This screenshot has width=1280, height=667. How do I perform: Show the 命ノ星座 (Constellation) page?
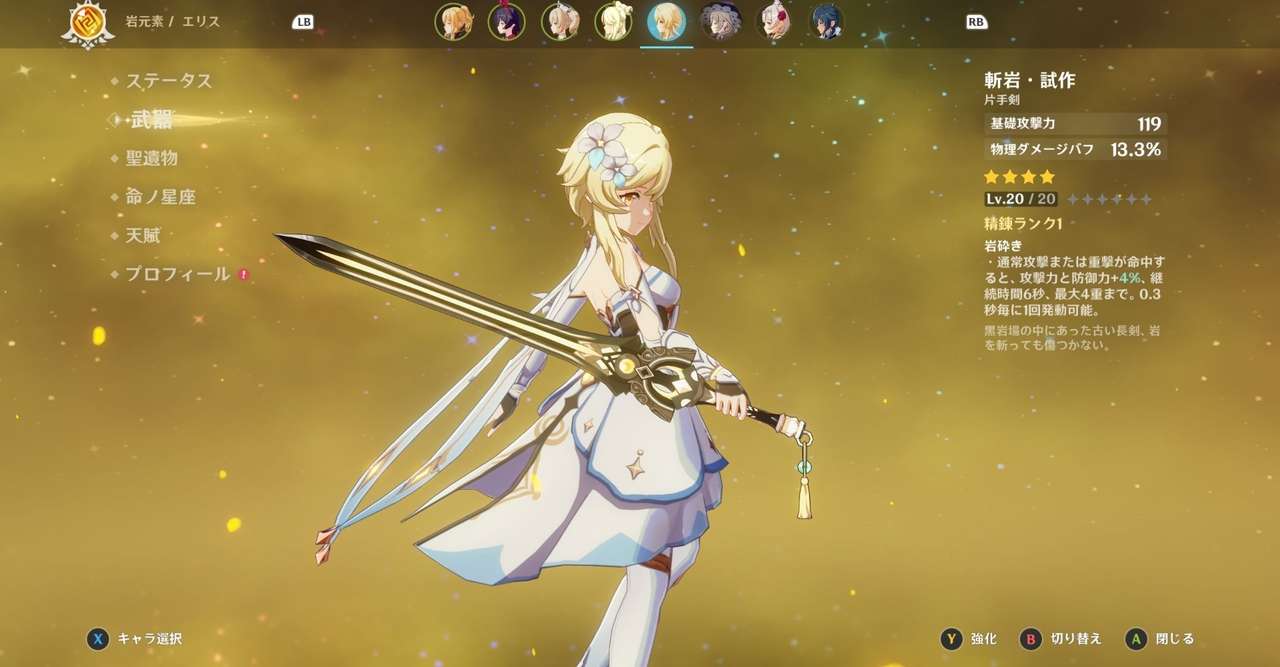point(160,197)
